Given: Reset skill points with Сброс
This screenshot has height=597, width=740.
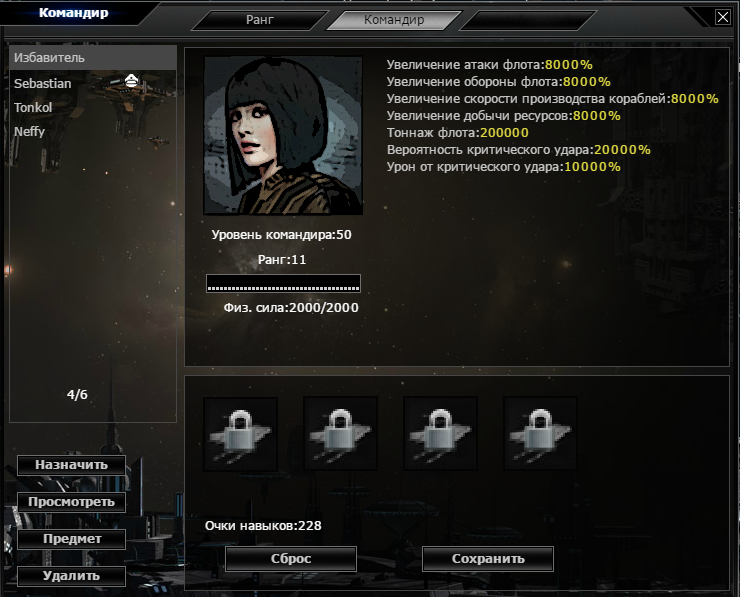Looking at the screenshot, I should point(291,559).
